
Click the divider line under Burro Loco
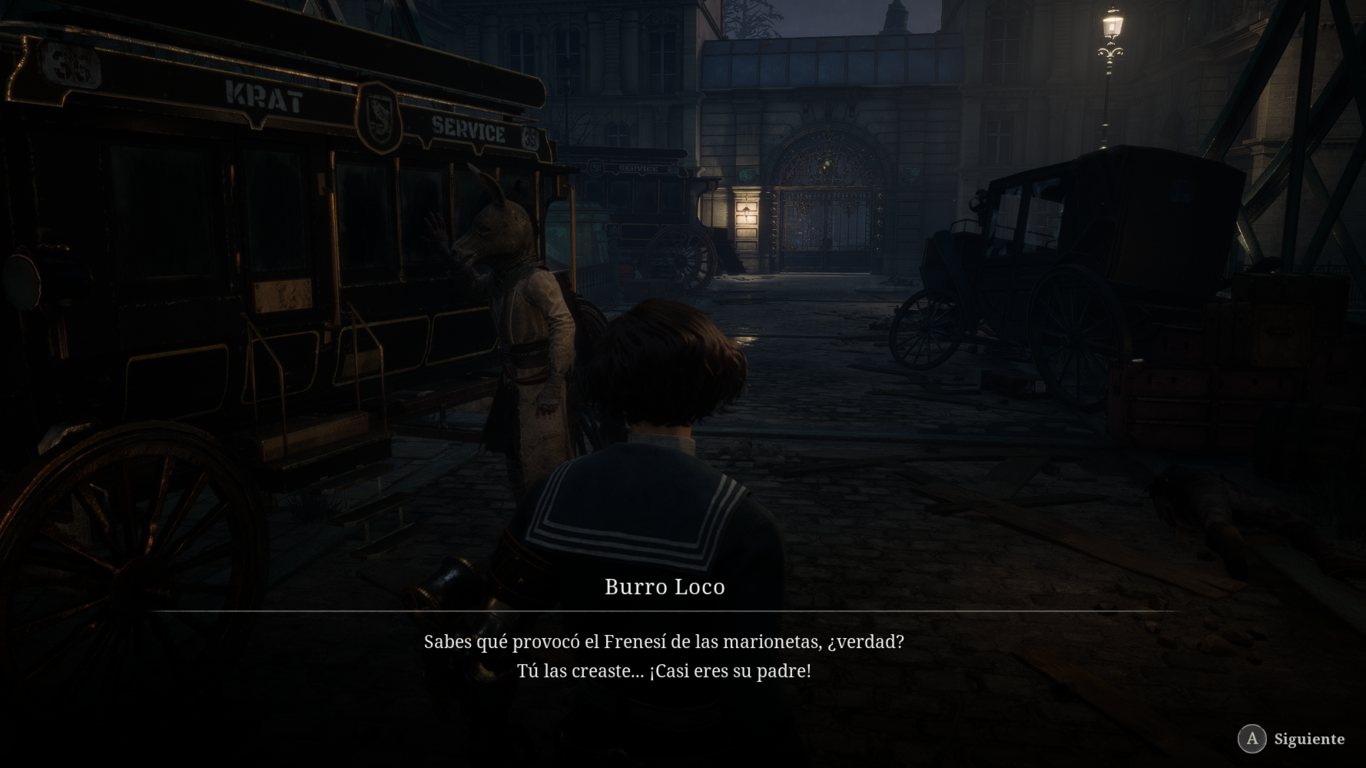[x=663, y=608]
